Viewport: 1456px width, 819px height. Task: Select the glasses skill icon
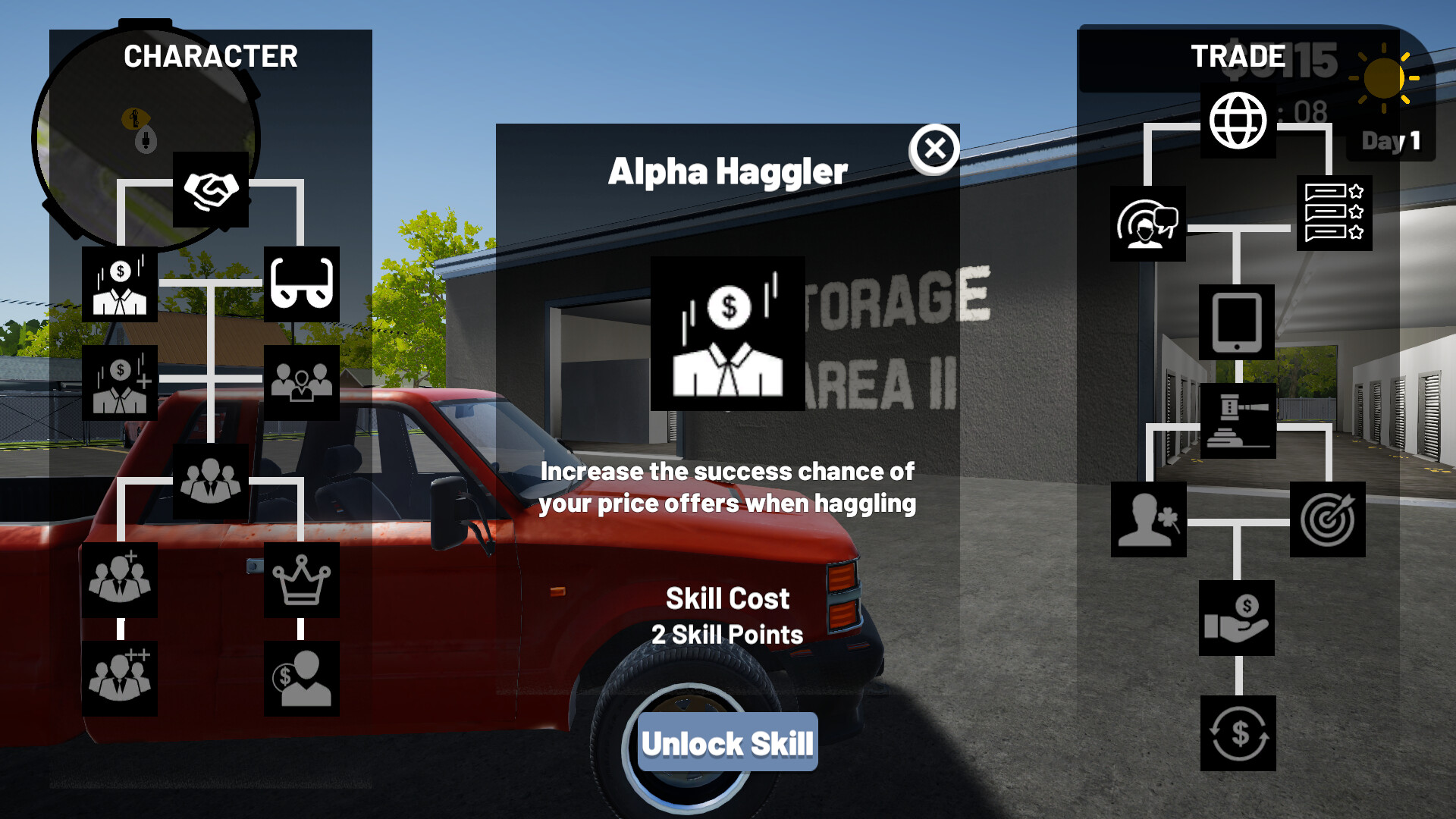tap(302, 284)
